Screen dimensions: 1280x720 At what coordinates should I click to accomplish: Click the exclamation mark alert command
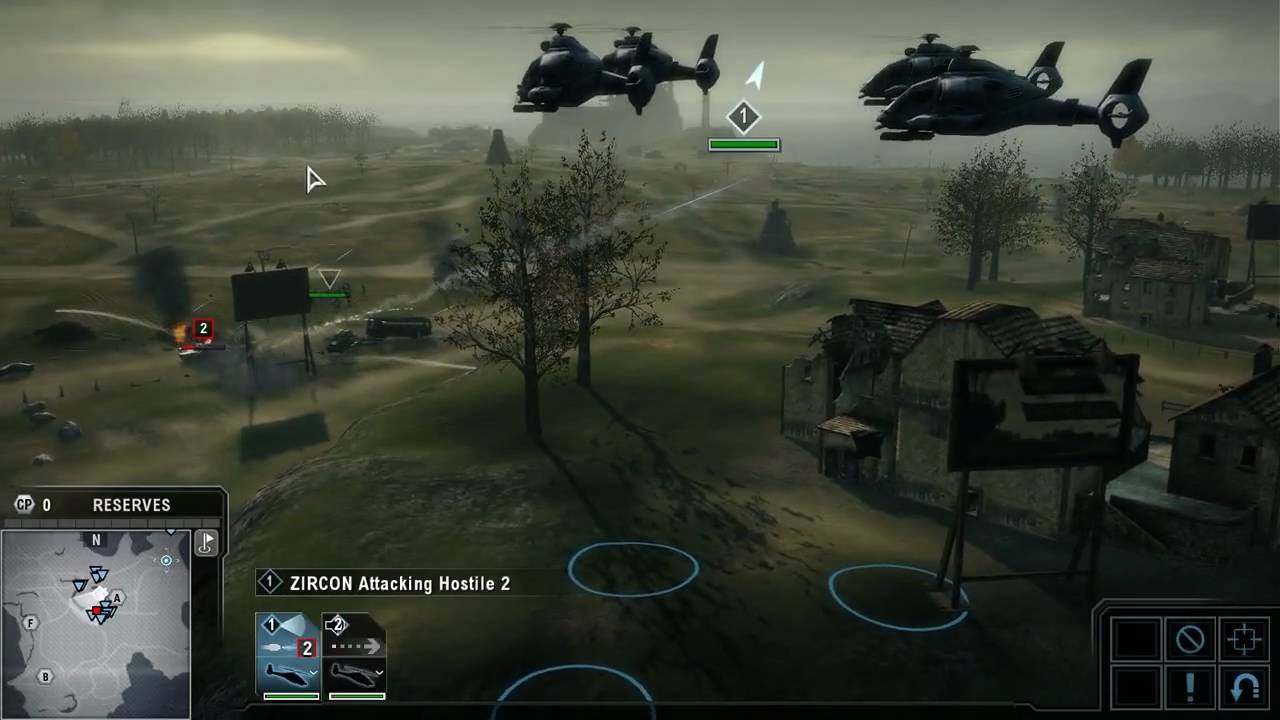coord(1190,689)
